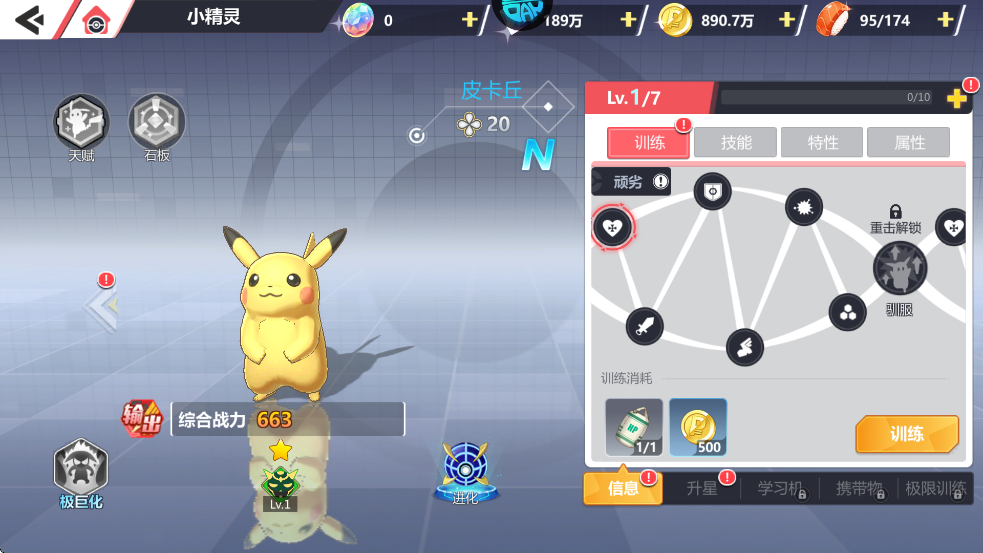Switch to the 特性 ability tab
The image size is (983, 553).
click(823, 143)
